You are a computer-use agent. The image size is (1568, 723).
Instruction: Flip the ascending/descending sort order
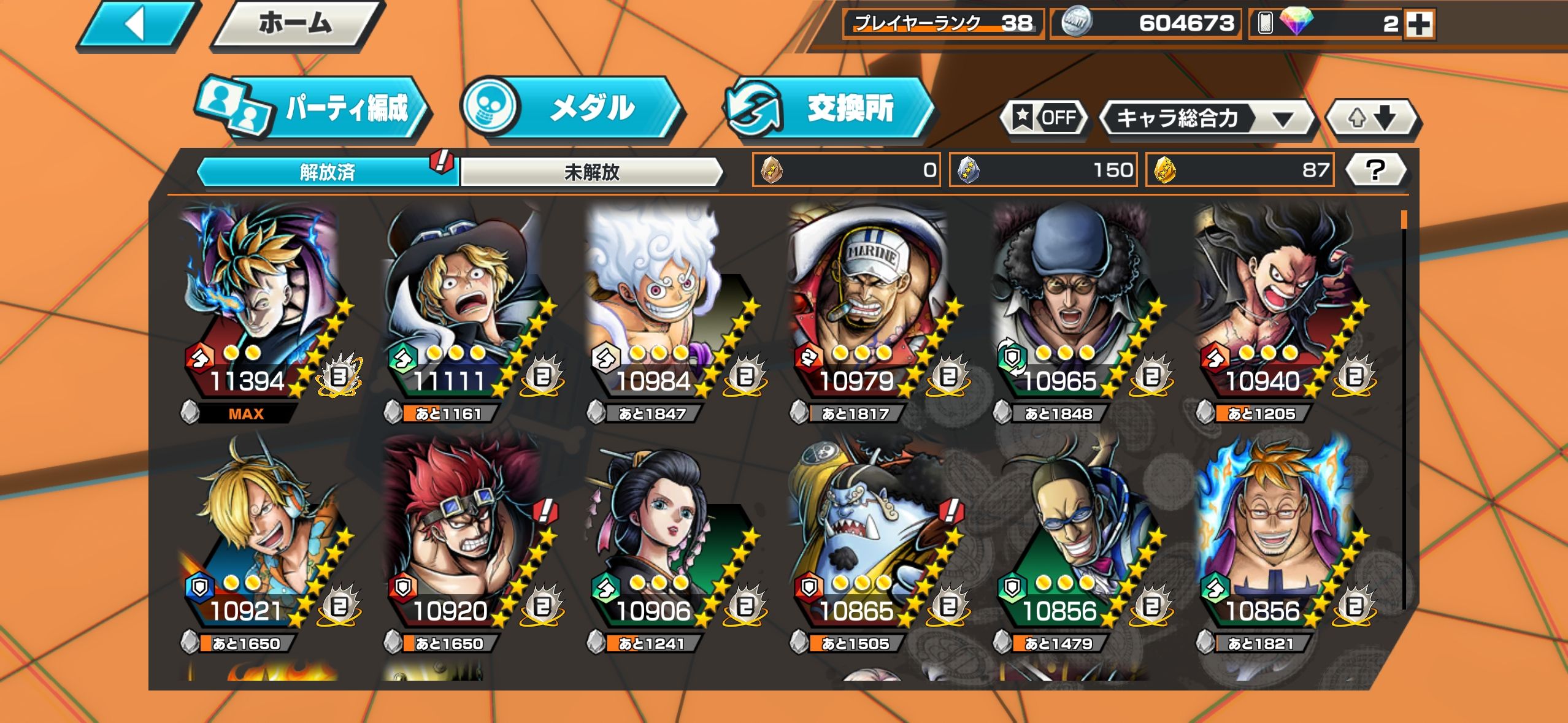[x=1372, y=118]
